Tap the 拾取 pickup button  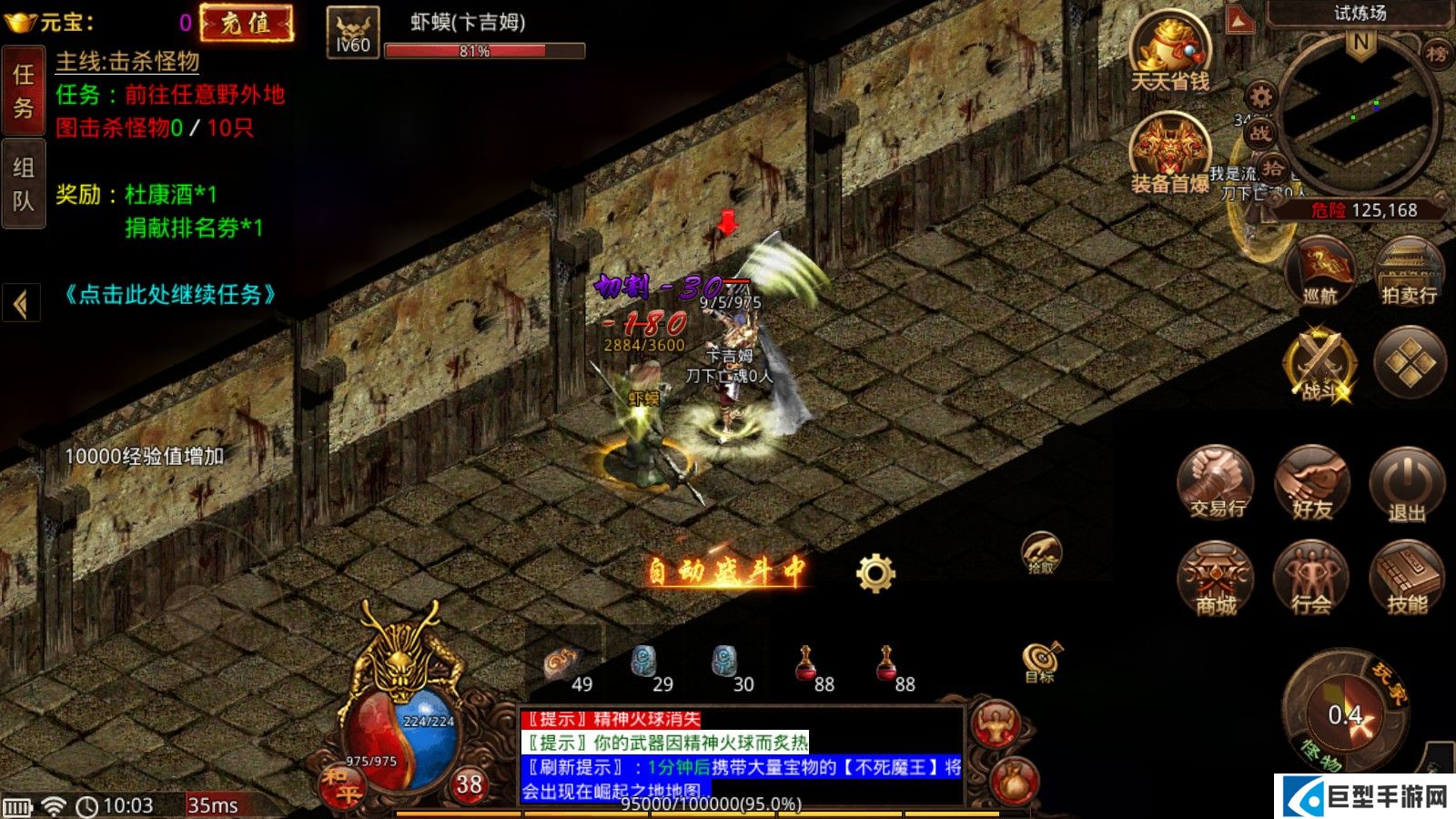(x=1041, y=552)
